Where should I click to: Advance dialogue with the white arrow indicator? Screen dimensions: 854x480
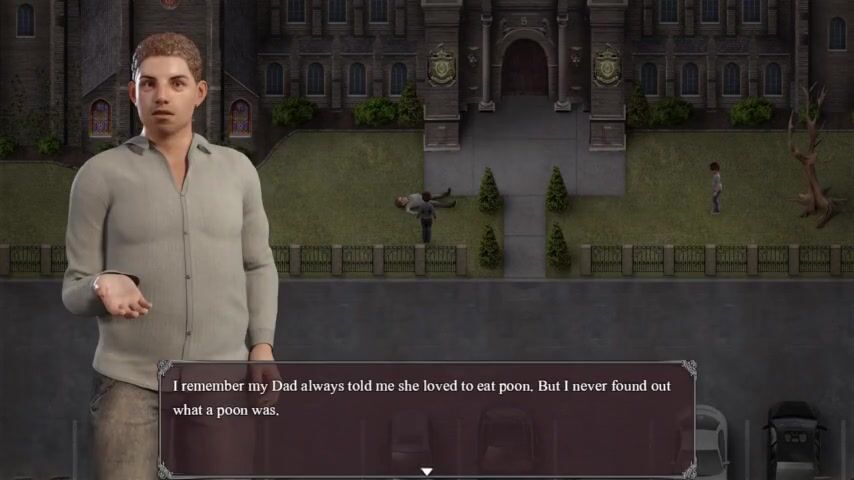click(426, 471)
